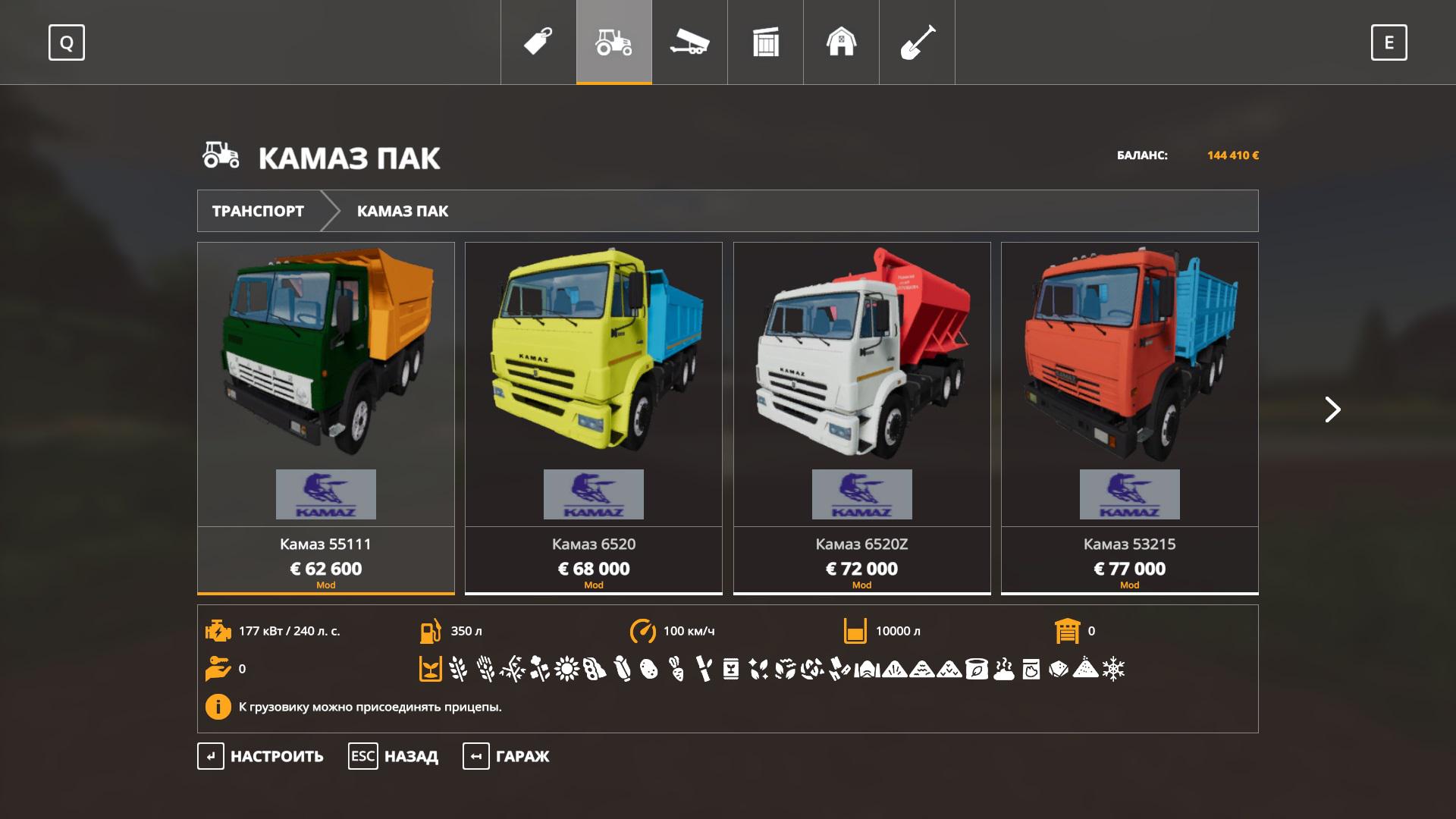Click НАСТРОИТЬ to configure the truck
This screenshot has width=1456, height=819.
coord(261,756)
